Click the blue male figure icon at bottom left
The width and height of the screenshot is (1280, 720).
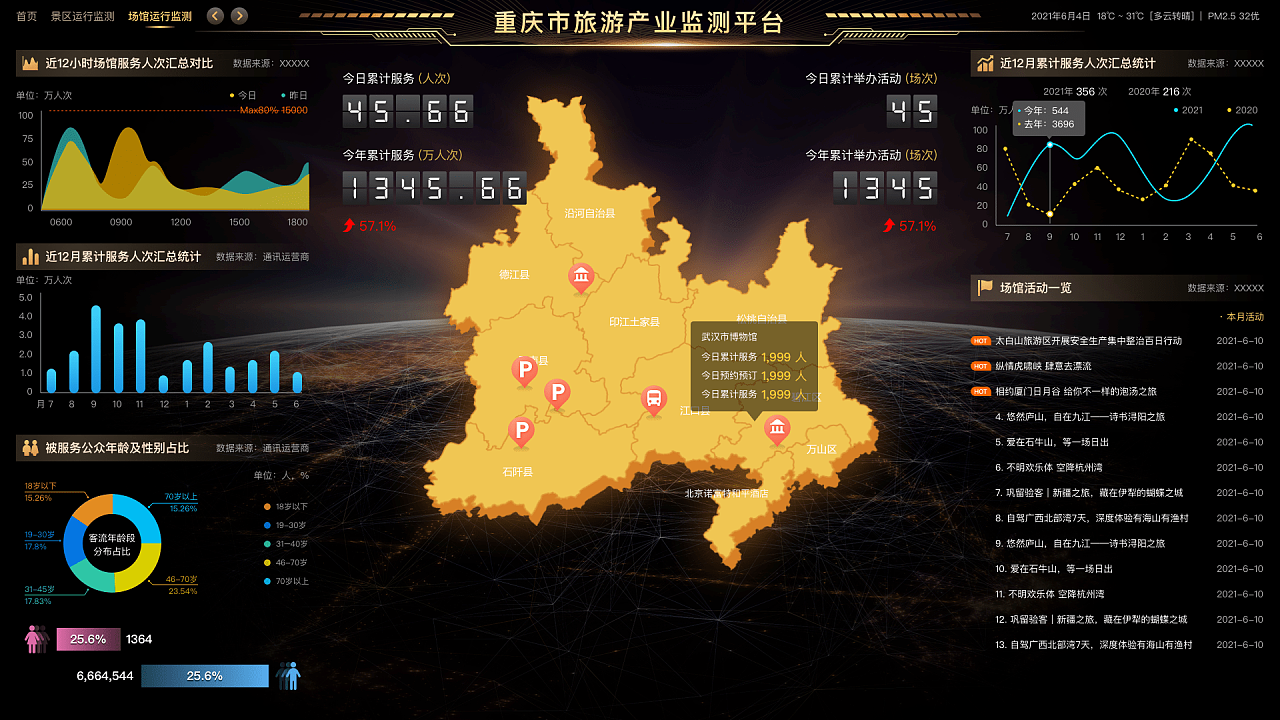coord(290,676)
